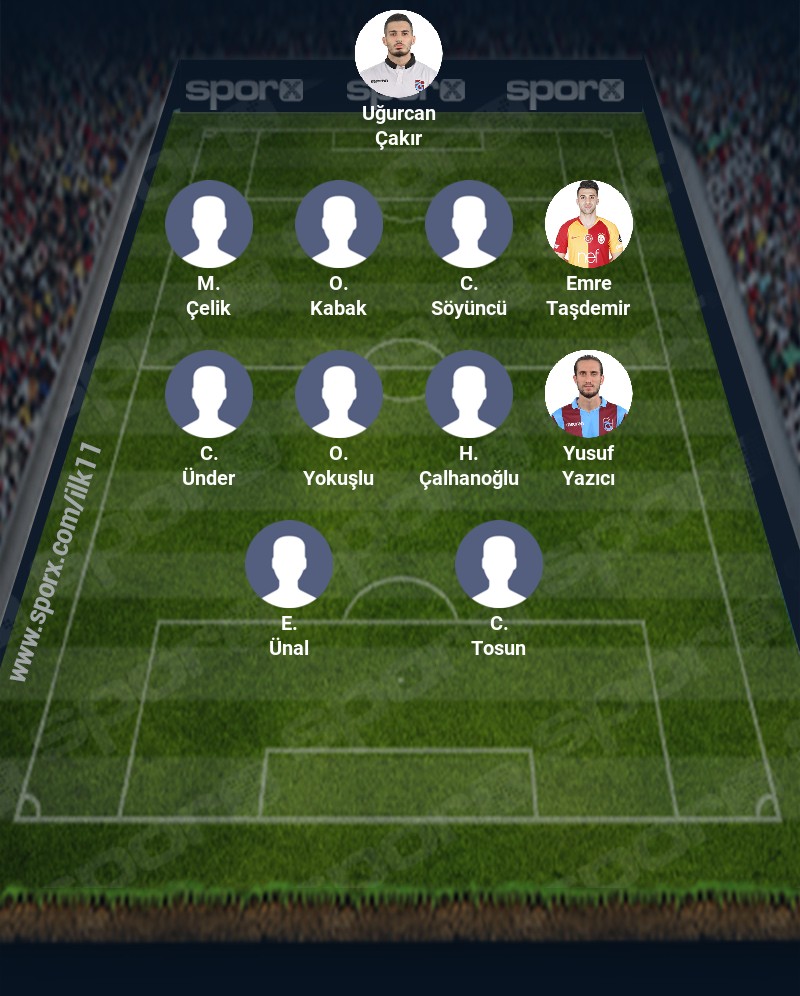Choose midfielder C. Ünder

click(x=208, y=394)
